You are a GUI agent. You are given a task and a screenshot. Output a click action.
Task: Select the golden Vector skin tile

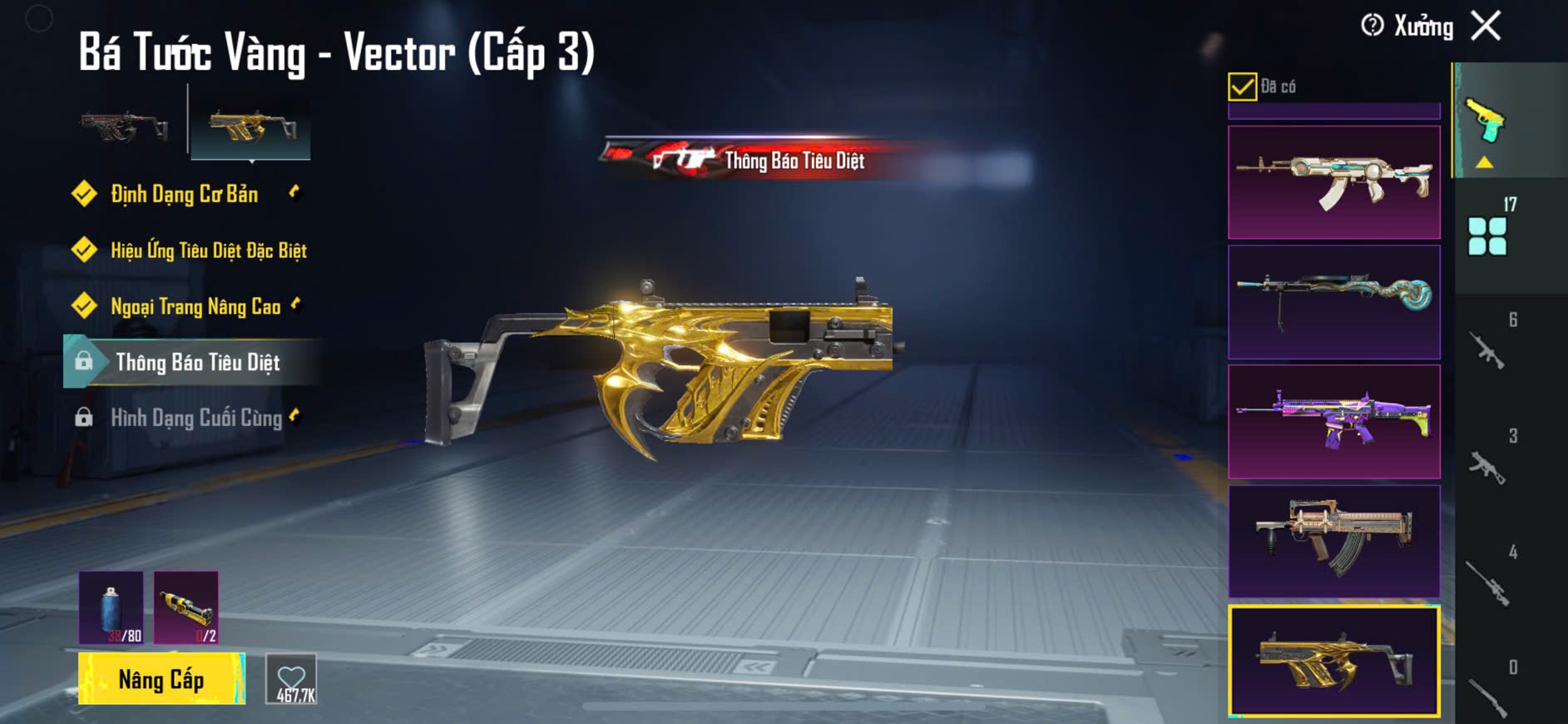1333,661
